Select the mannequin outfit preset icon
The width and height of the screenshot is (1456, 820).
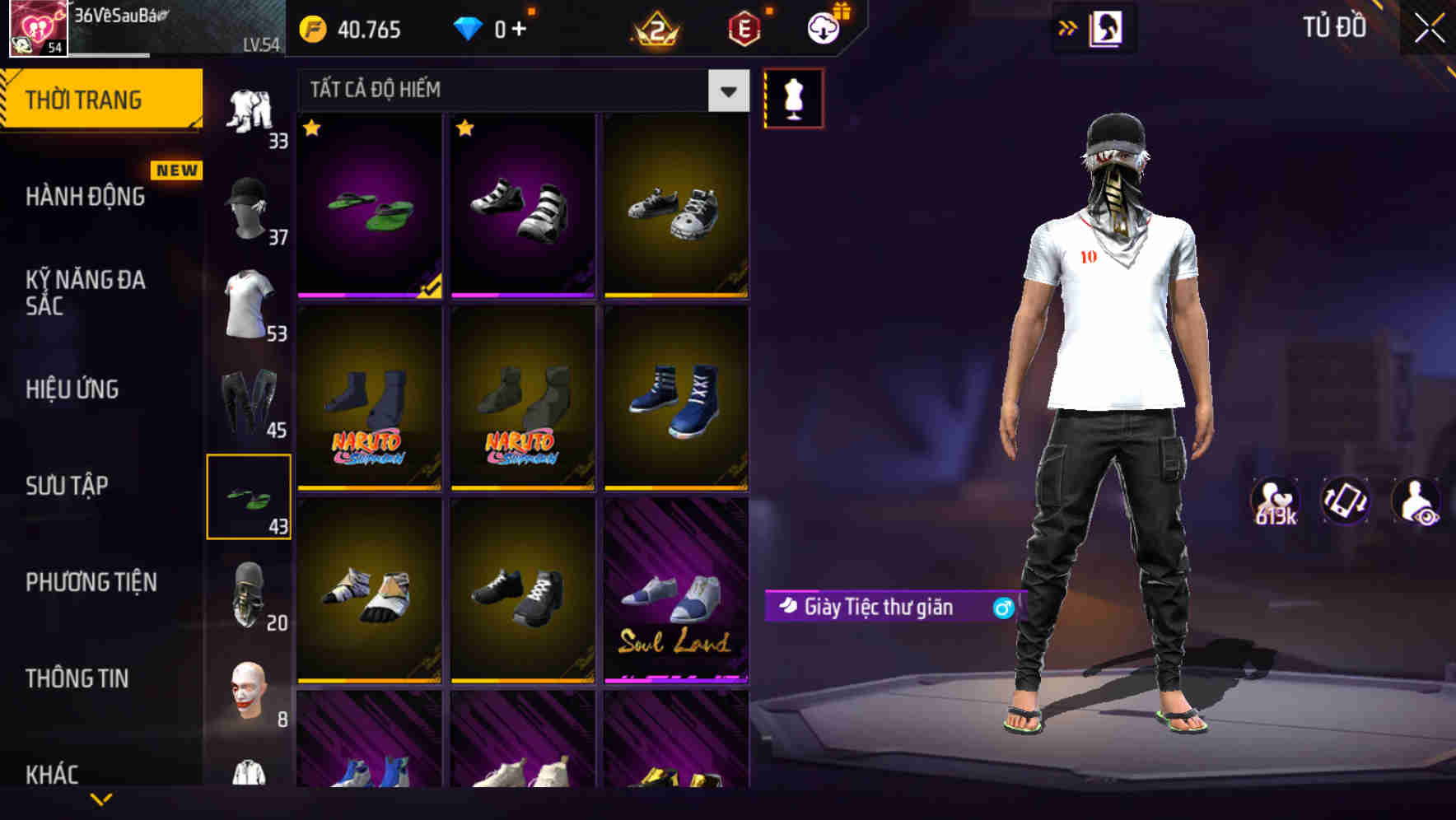(792, 97)
